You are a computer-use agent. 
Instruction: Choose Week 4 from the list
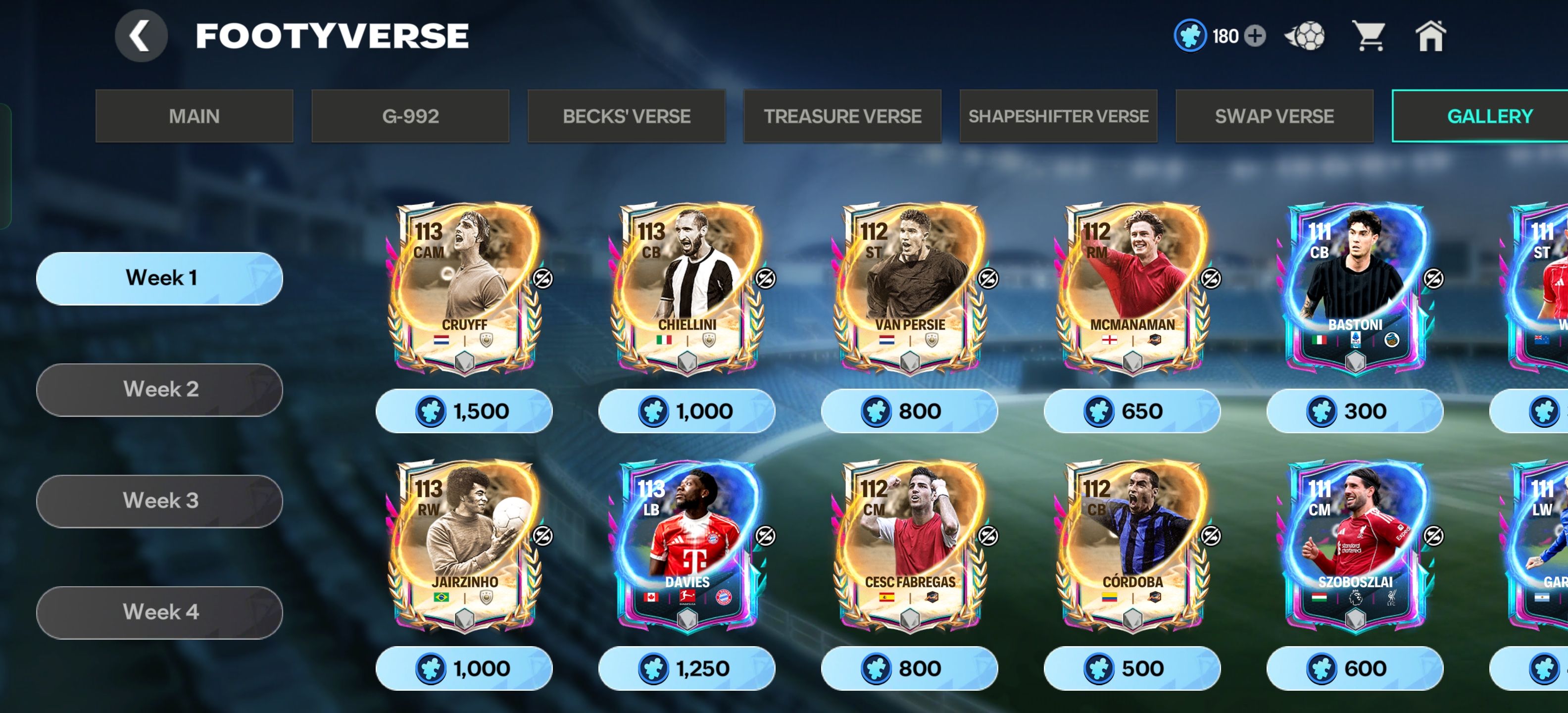[x=160, y=612]
